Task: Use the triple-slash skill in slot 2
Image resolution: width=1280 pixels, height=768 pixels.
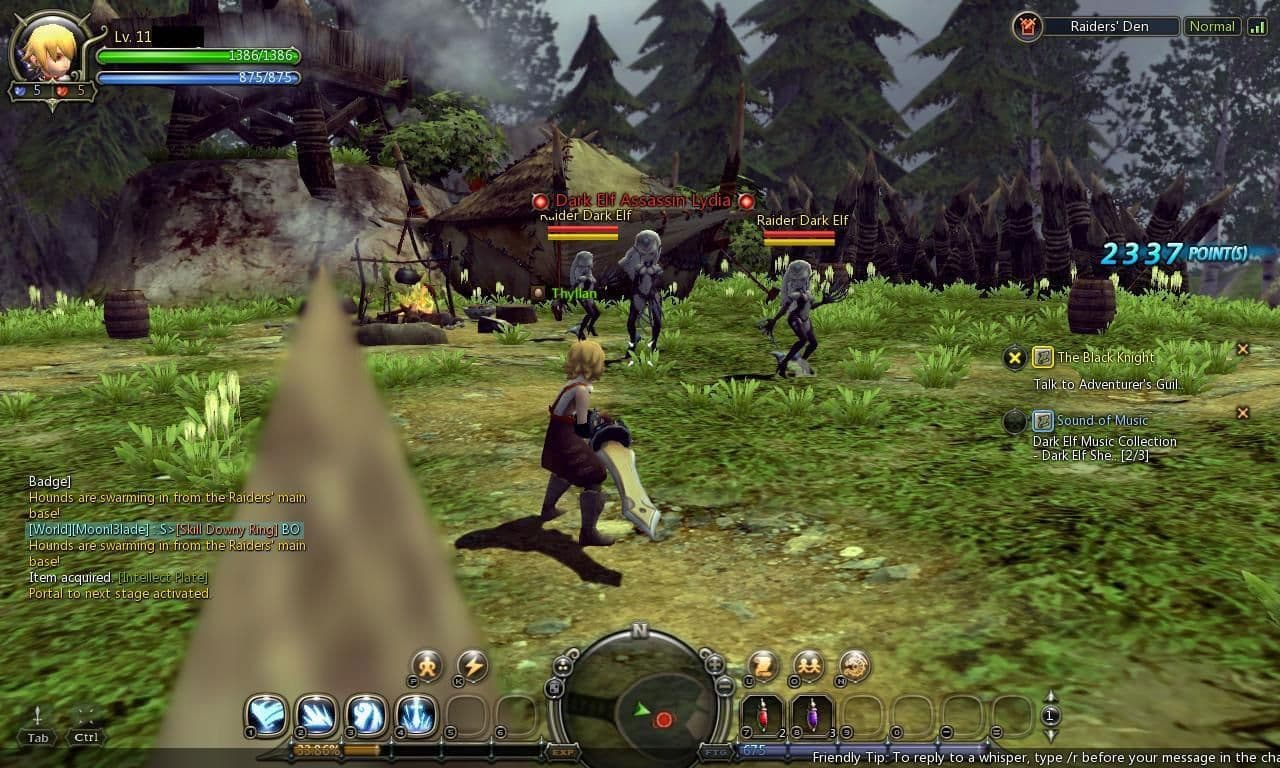Action: coord(316,715)
